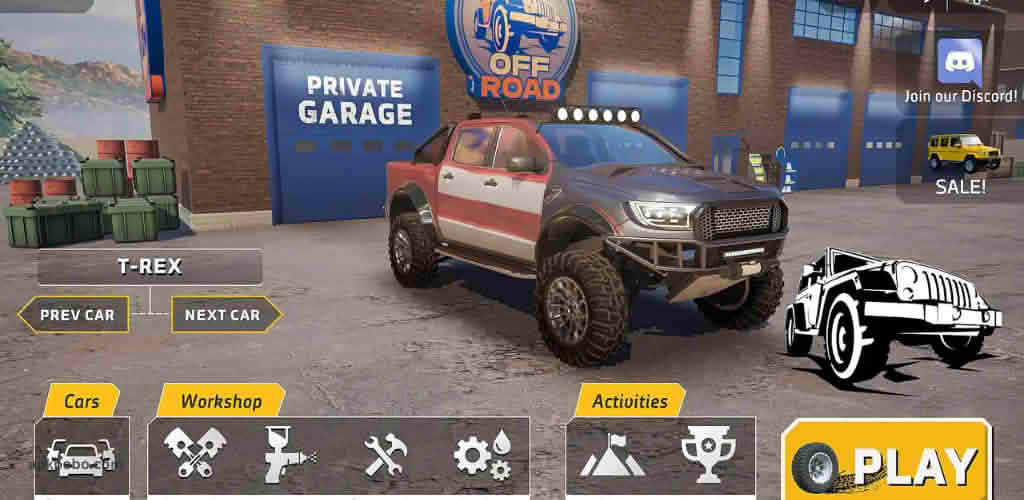This screenshot has height=500, width=1024.
Task: Switch to the previous car
Action: 76,315
